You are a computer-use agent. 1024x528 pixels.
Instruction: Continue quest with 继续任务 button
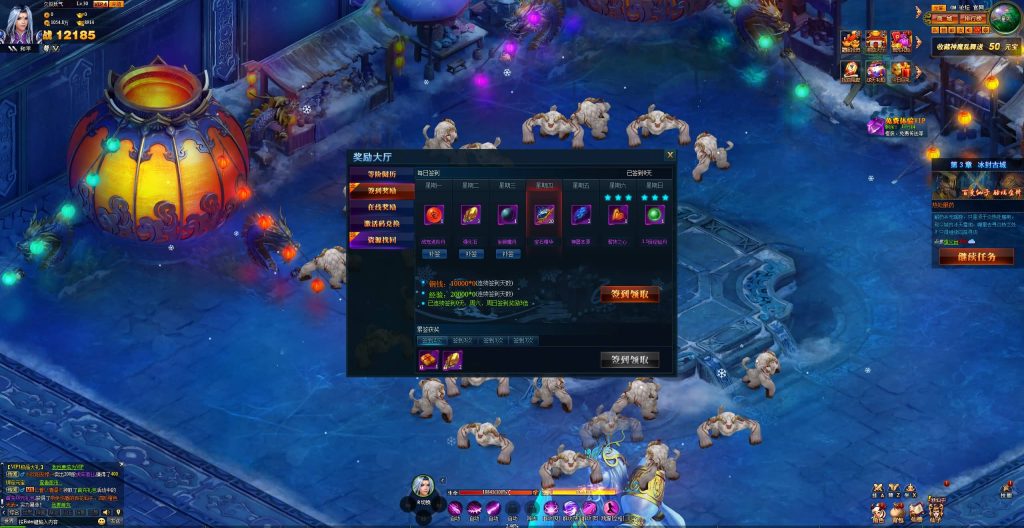(976, 256)
